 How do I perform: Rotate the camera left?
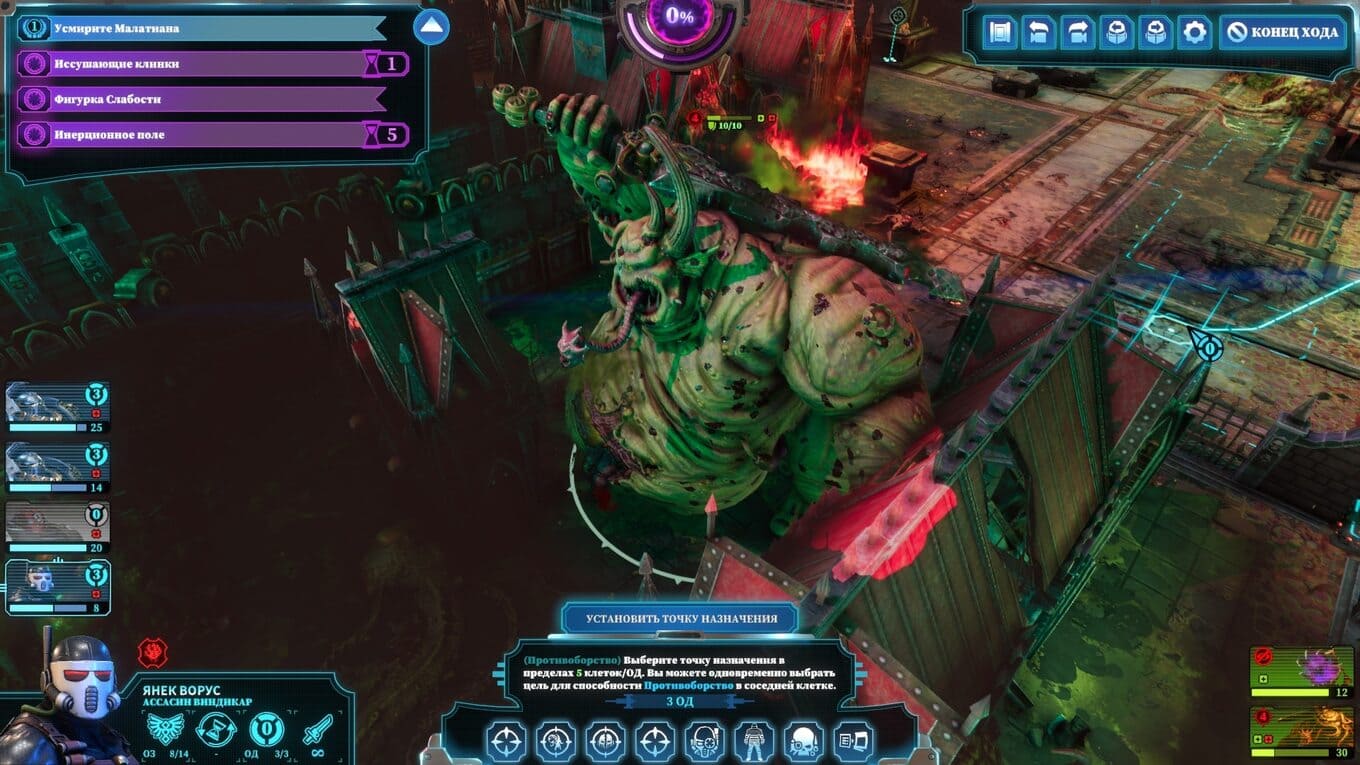1038,33
